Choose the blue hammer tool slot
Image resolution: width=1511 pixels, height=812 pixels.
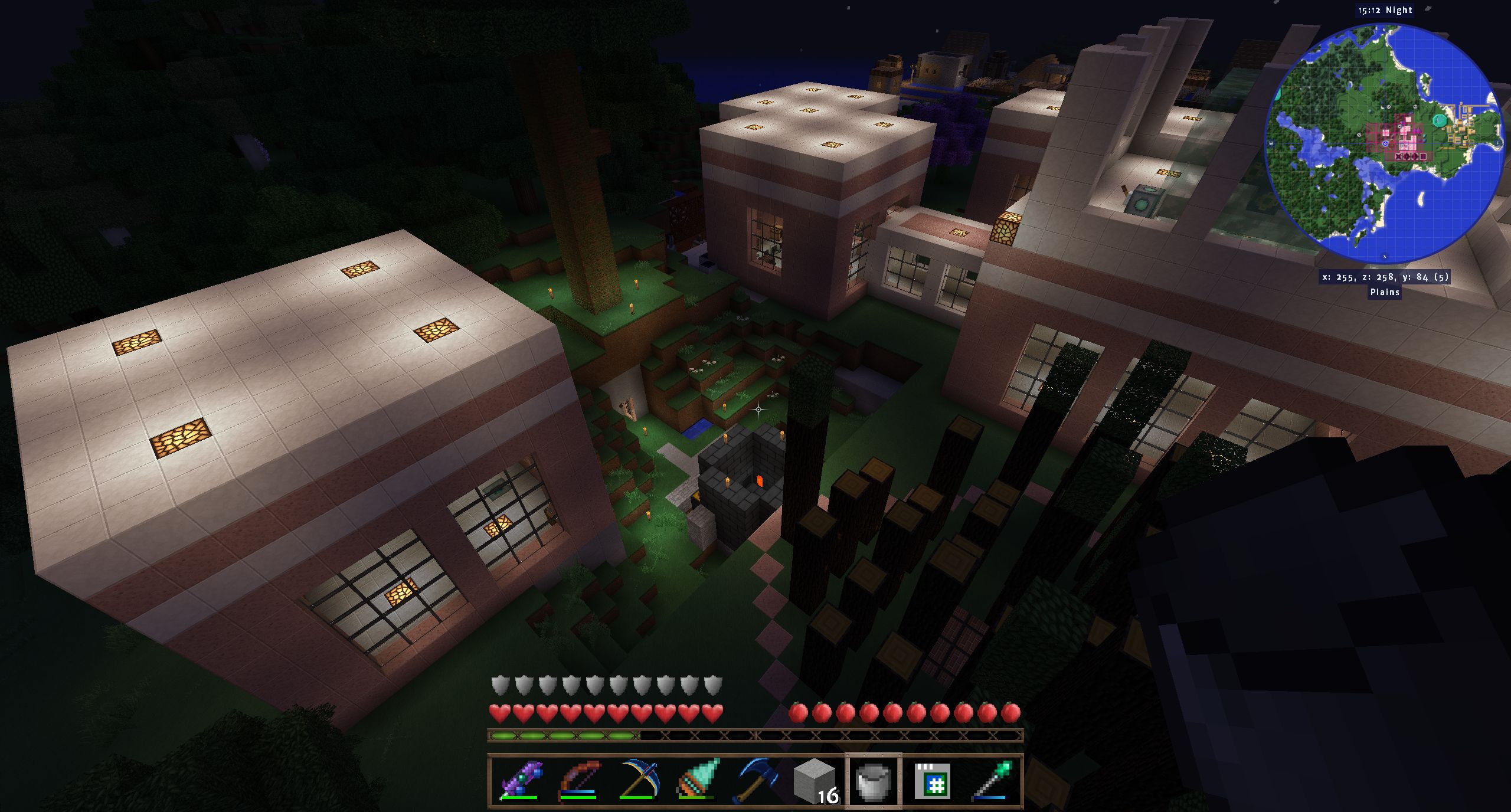[x=755, y=781]
